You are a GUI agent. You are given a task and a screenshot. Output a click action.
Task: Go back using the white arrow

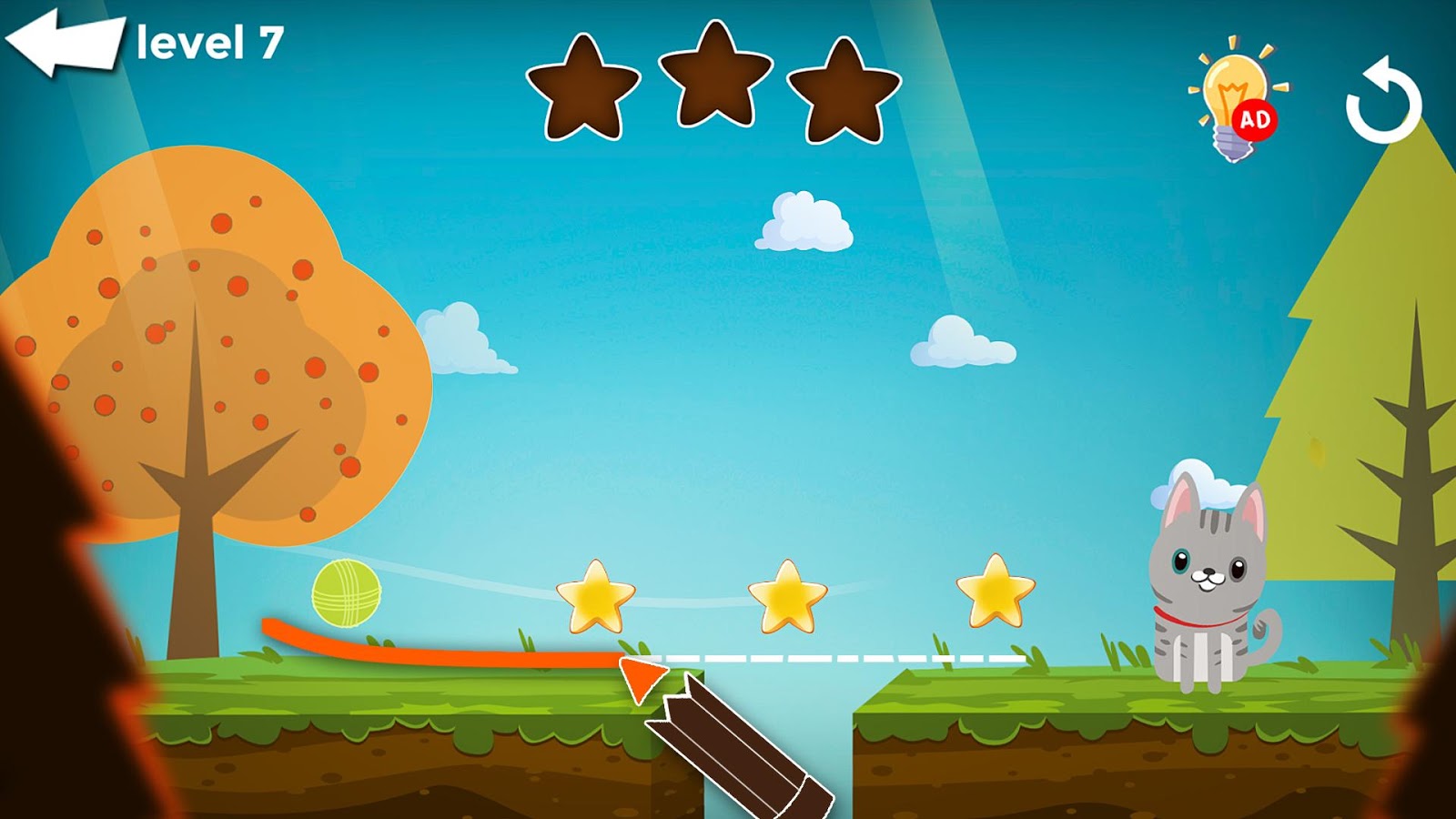click(x=64, y=43)
